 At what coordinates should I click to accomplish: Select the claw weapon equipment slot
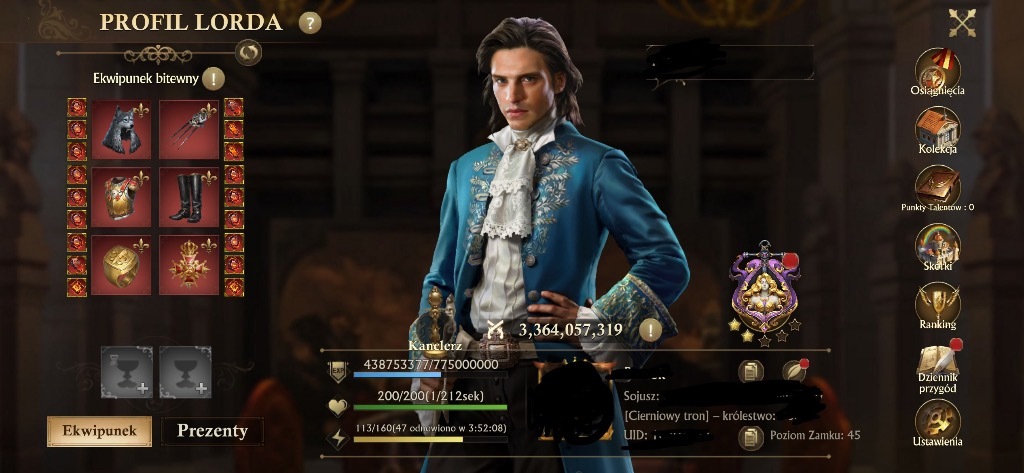pos(188,129)
